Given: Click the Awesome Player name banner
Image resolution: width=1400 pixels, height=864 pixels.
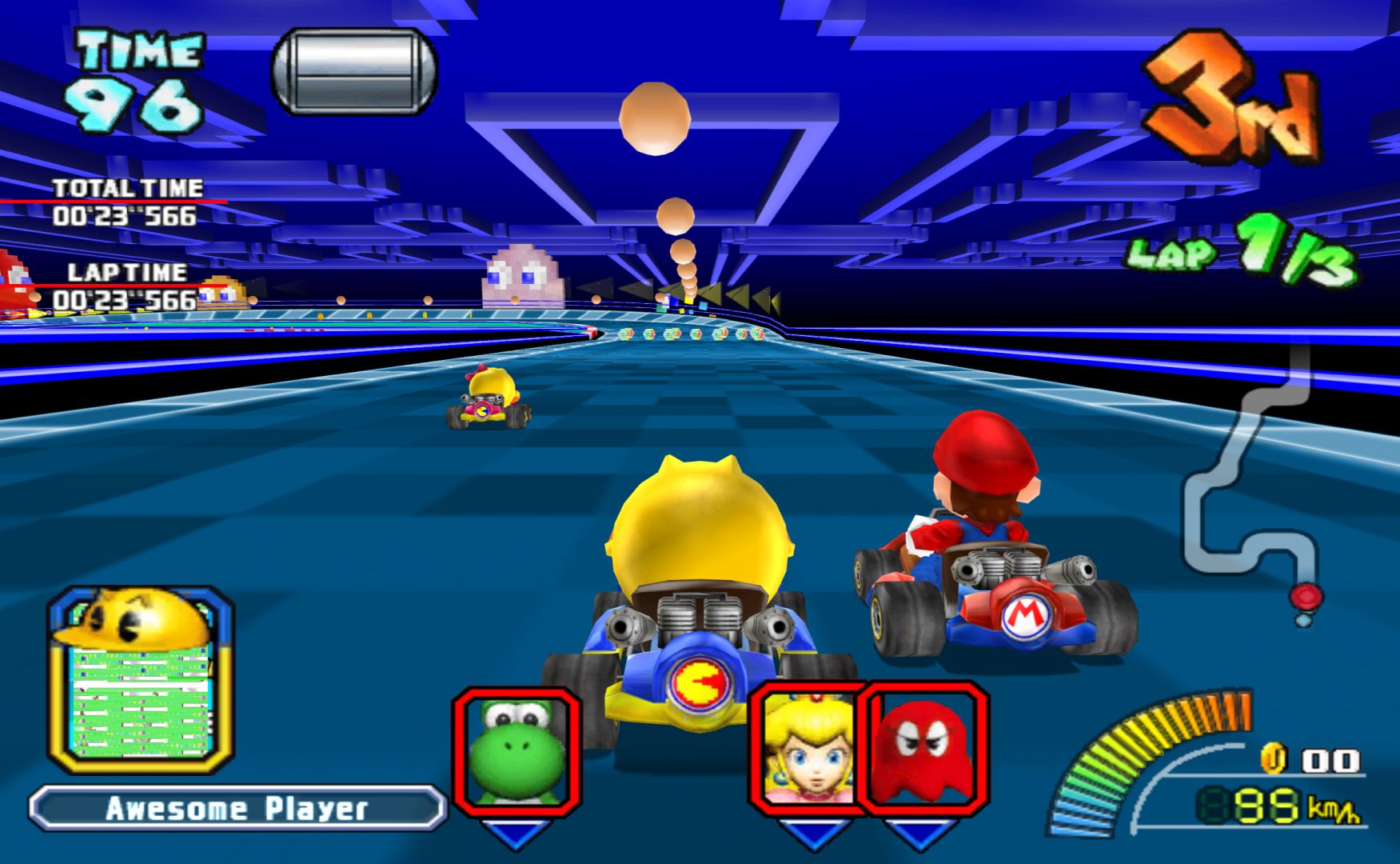Looking at the screenshot, I should [237, 808].
